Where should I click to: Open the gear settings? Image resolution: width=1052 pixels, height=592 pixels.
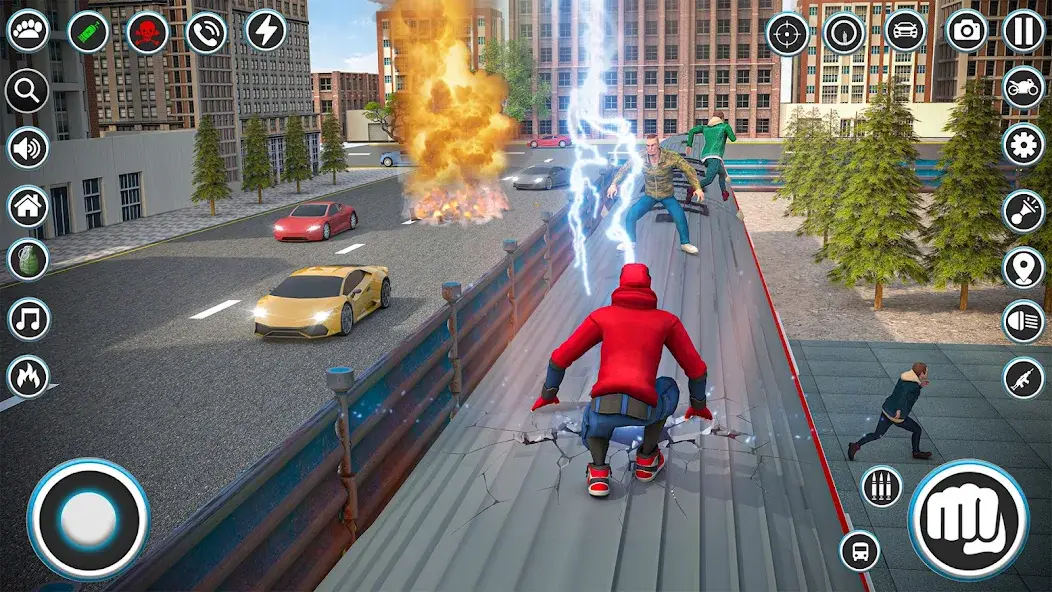pyautogui.click(x=1023, y=145)
